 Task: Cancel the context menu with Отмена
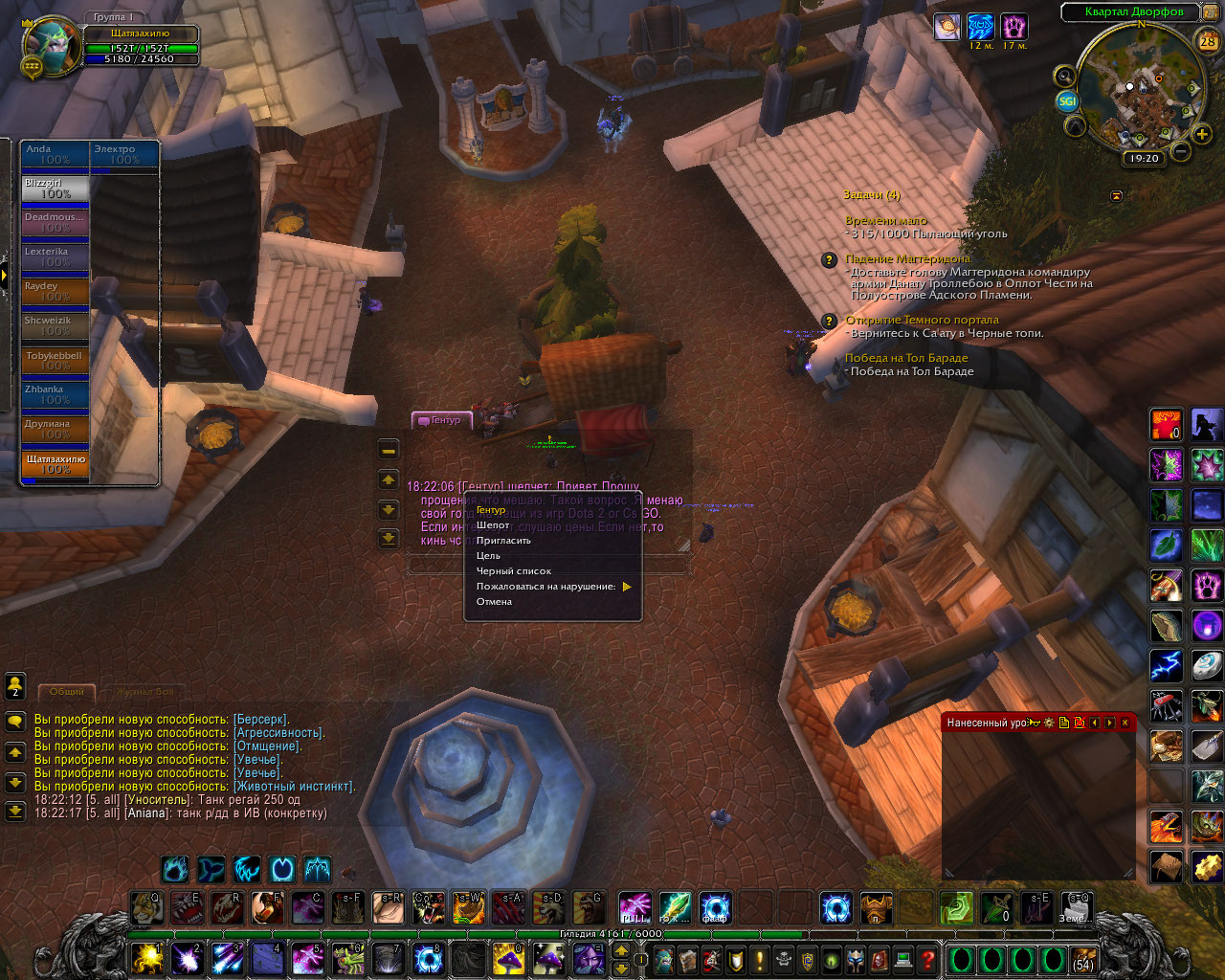(x=495, y=602)
